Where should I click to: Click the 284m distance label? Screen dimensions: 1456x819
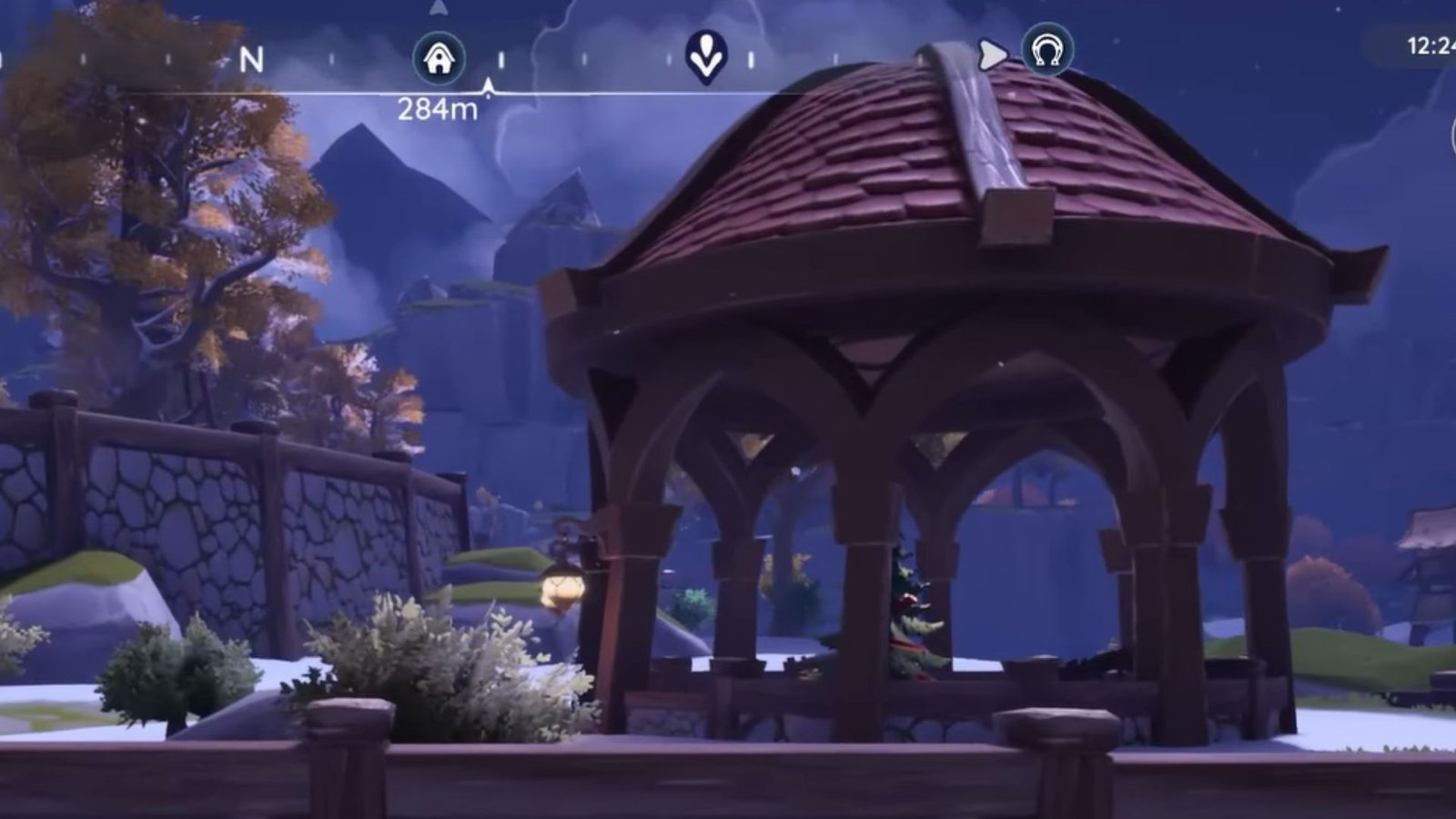click(437, 109)
